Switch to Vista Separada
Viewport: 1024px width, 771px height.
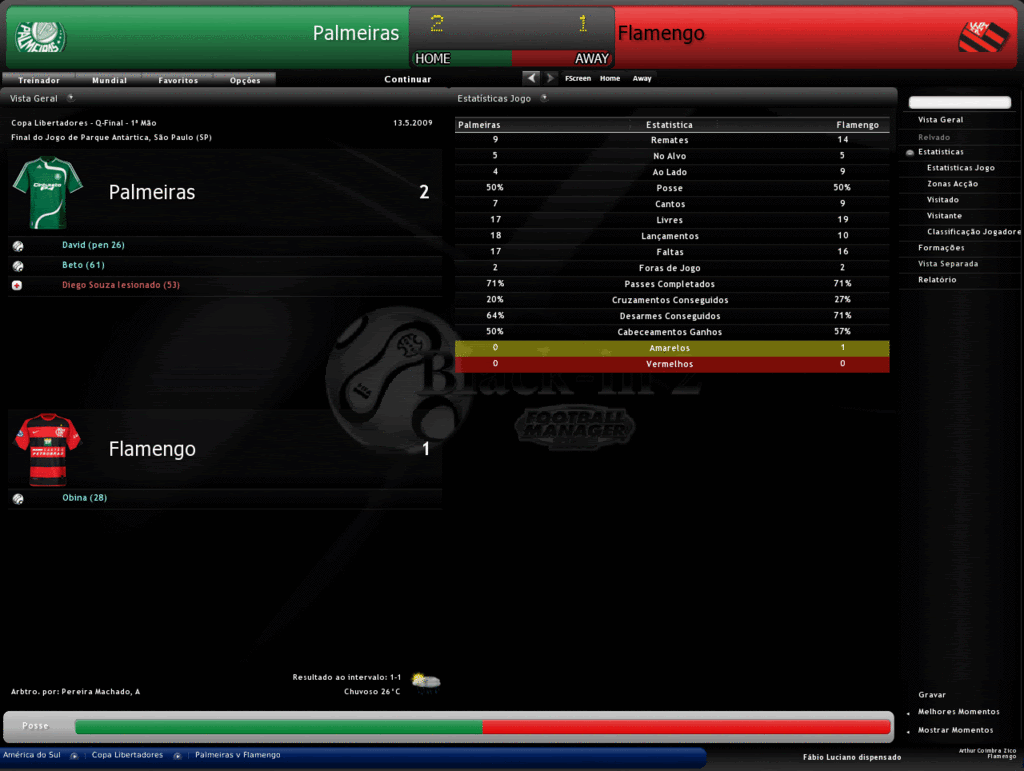948,264
